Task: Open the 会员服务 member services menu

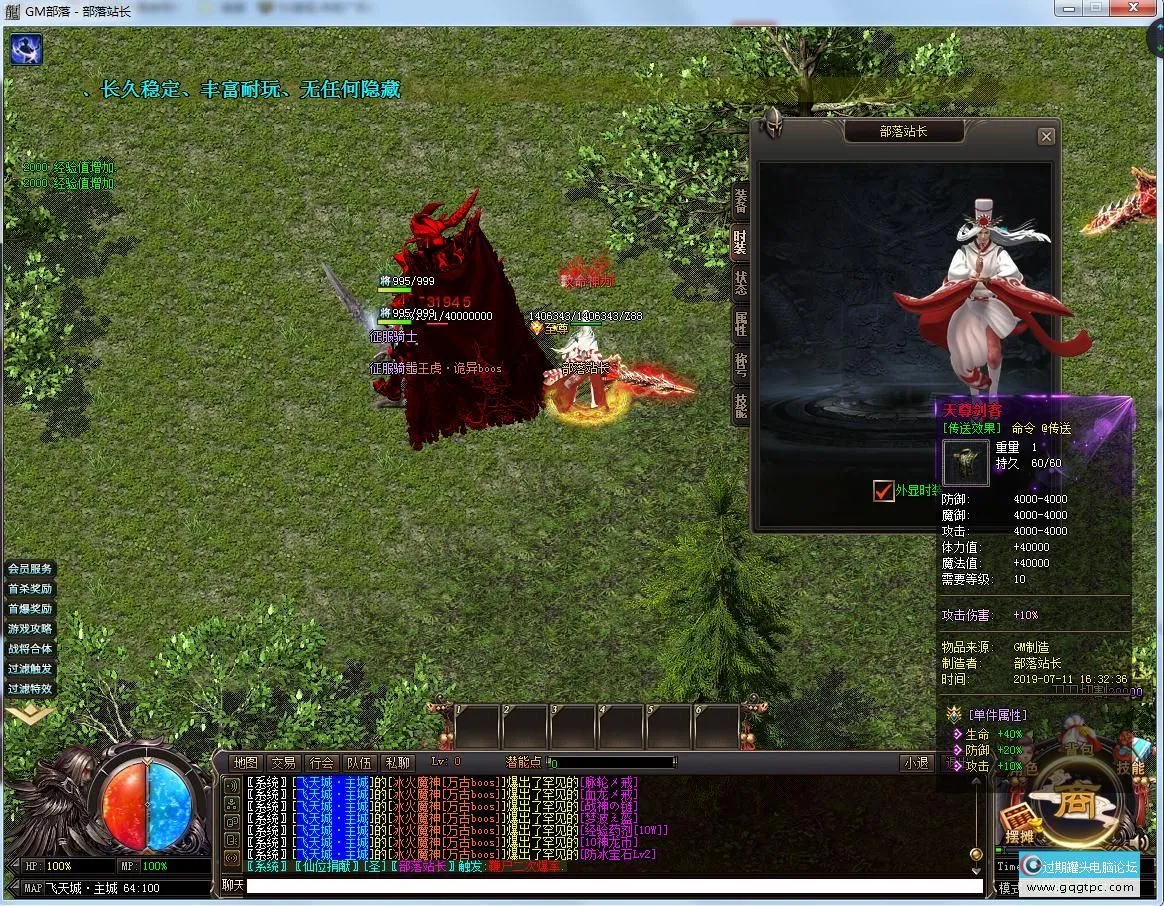Action: (x=30, y=569)
